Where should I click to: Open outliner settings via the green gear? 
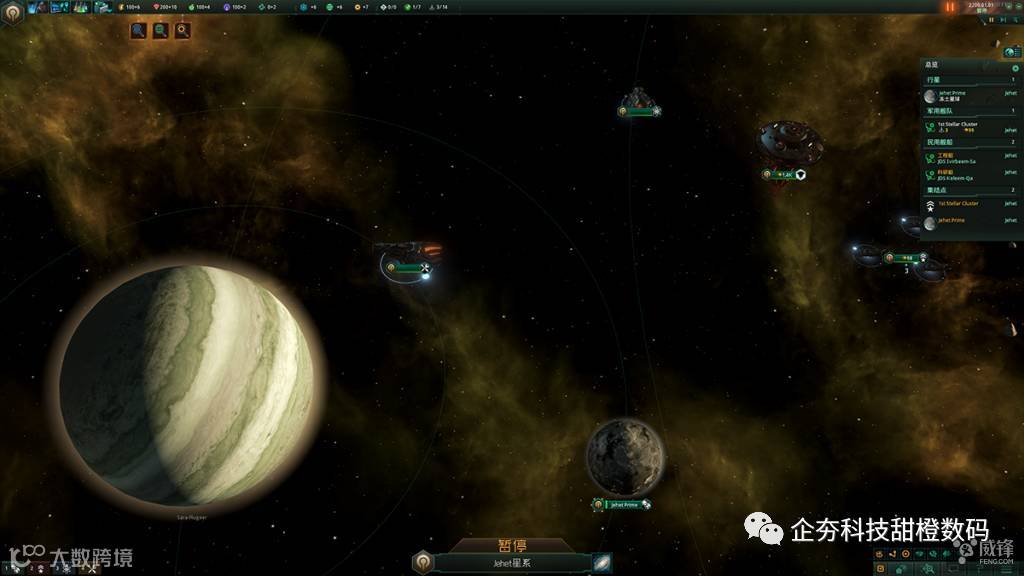click(x=1015, y=68)
